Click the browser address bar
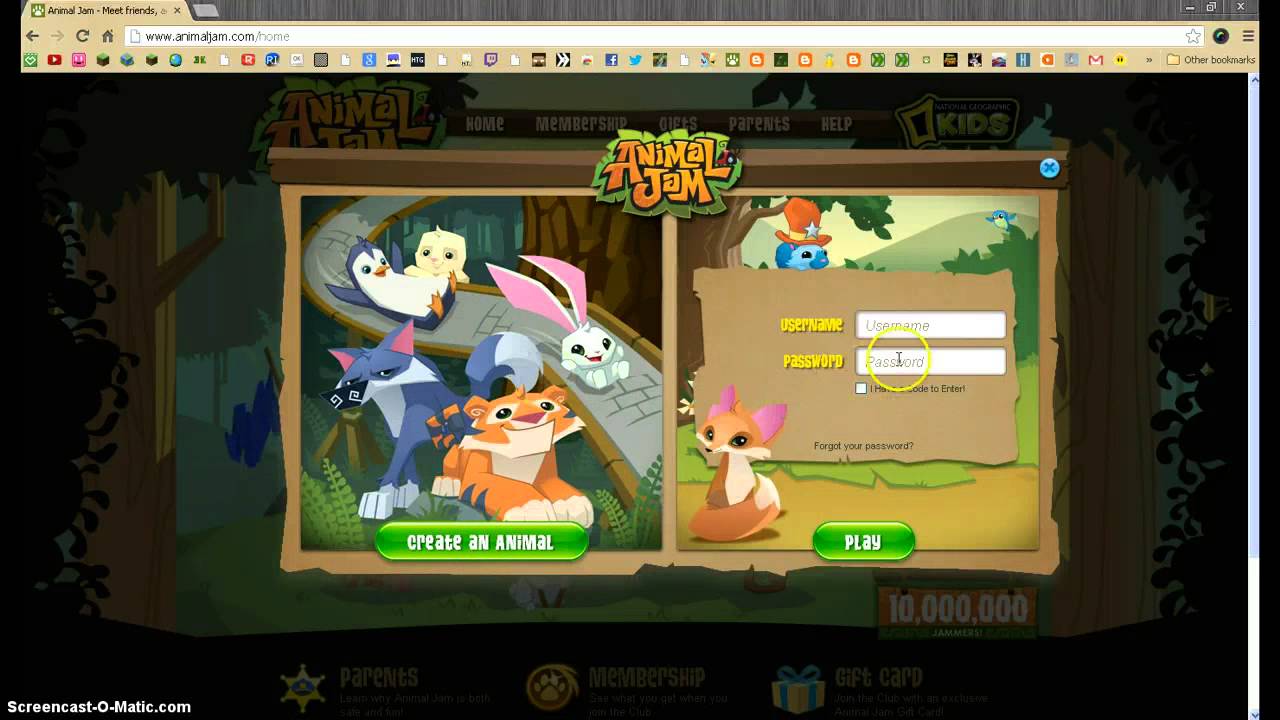 point(650,36)
